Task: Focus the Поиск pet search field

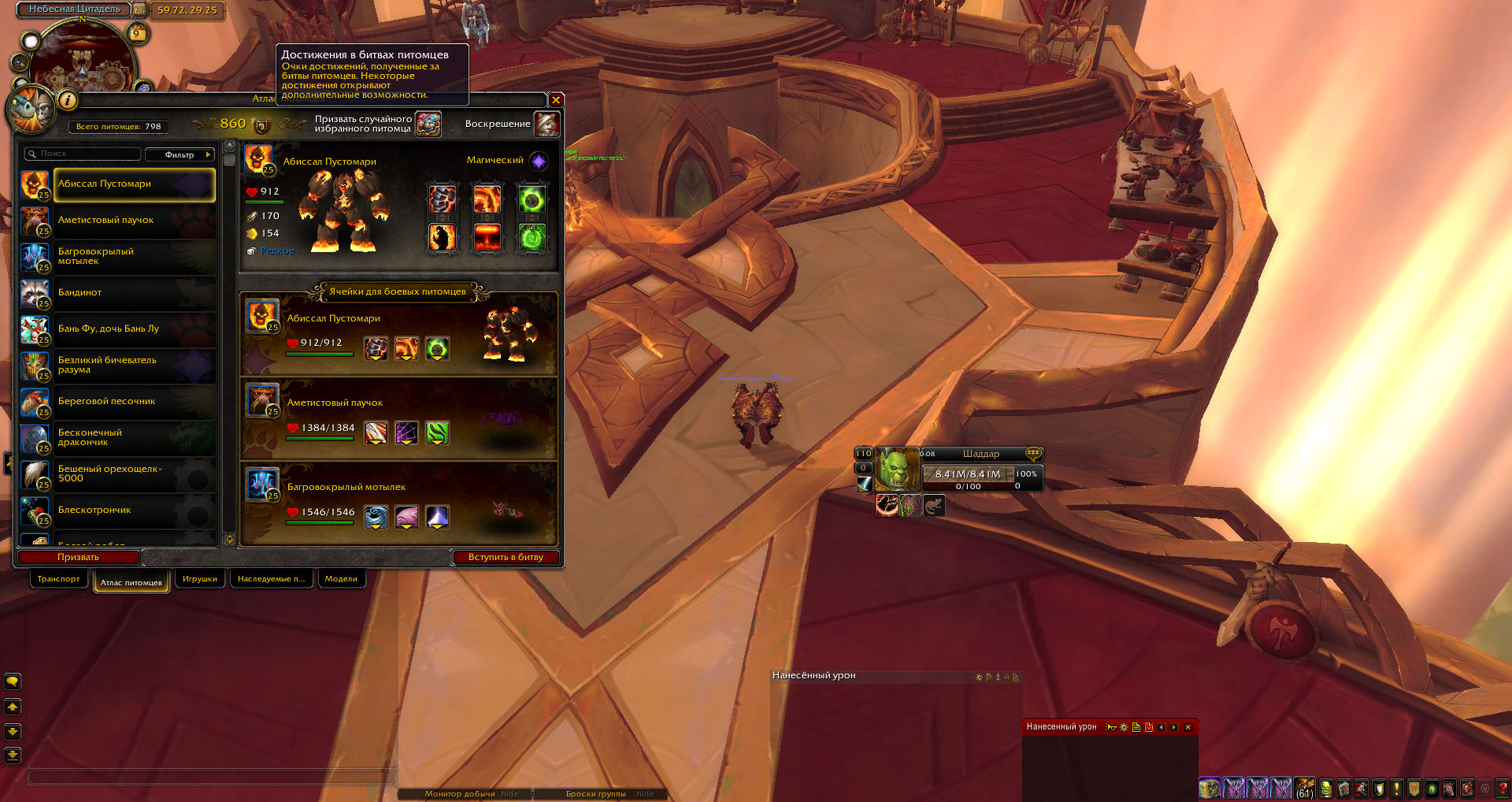Action: click(83, 154)
